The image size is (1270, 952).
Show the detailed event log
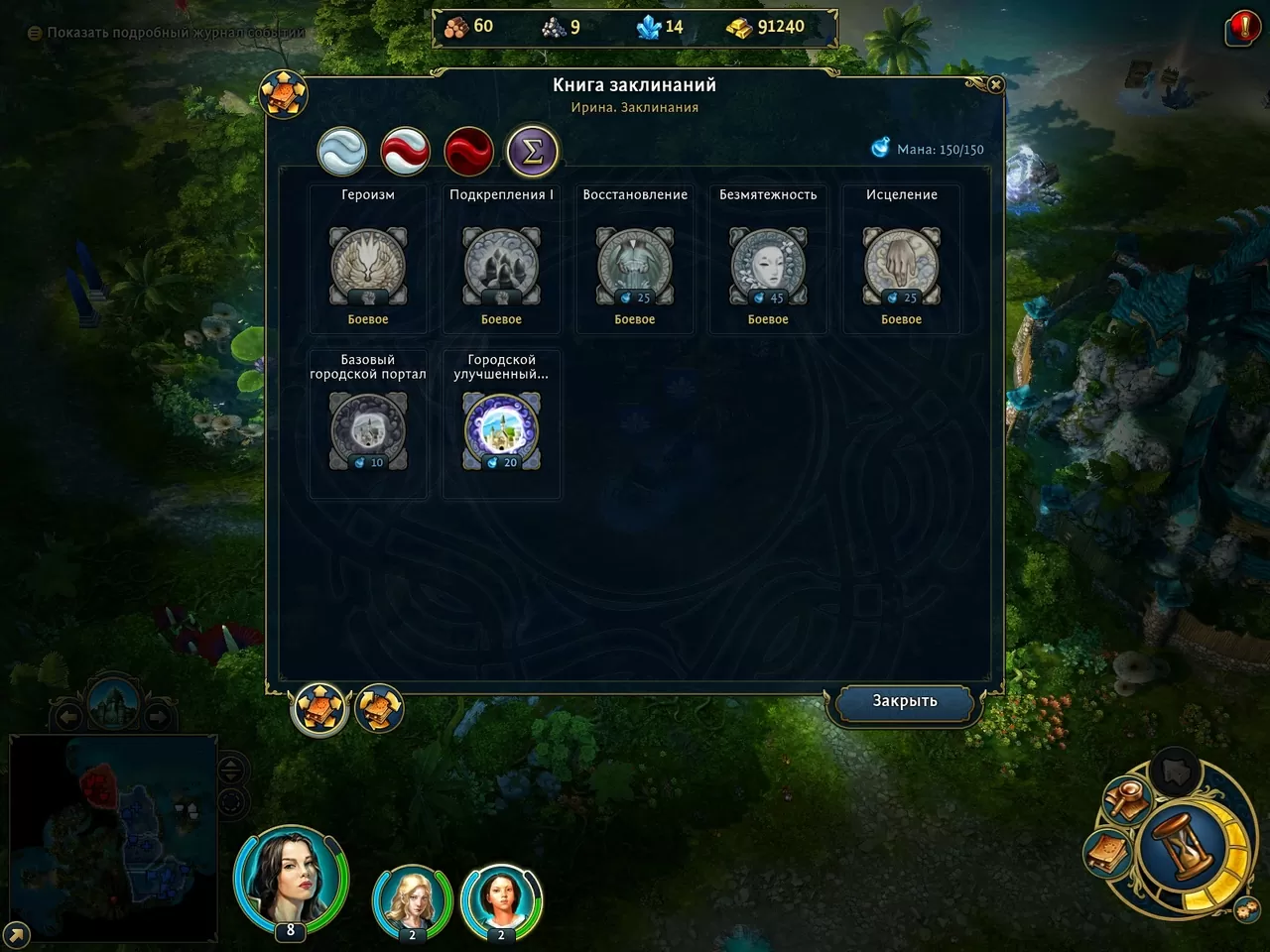(167, 33)
